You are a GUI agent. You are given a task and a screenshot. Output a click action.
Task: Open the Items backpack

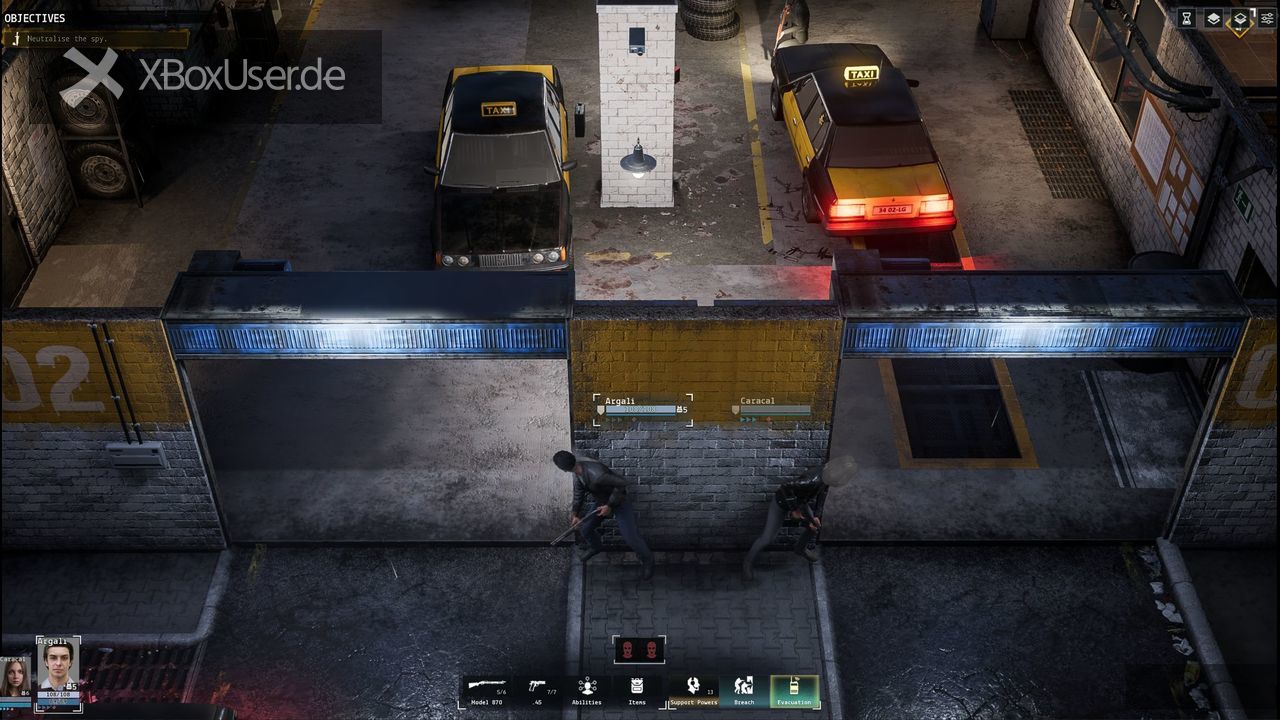coord(637,688)
